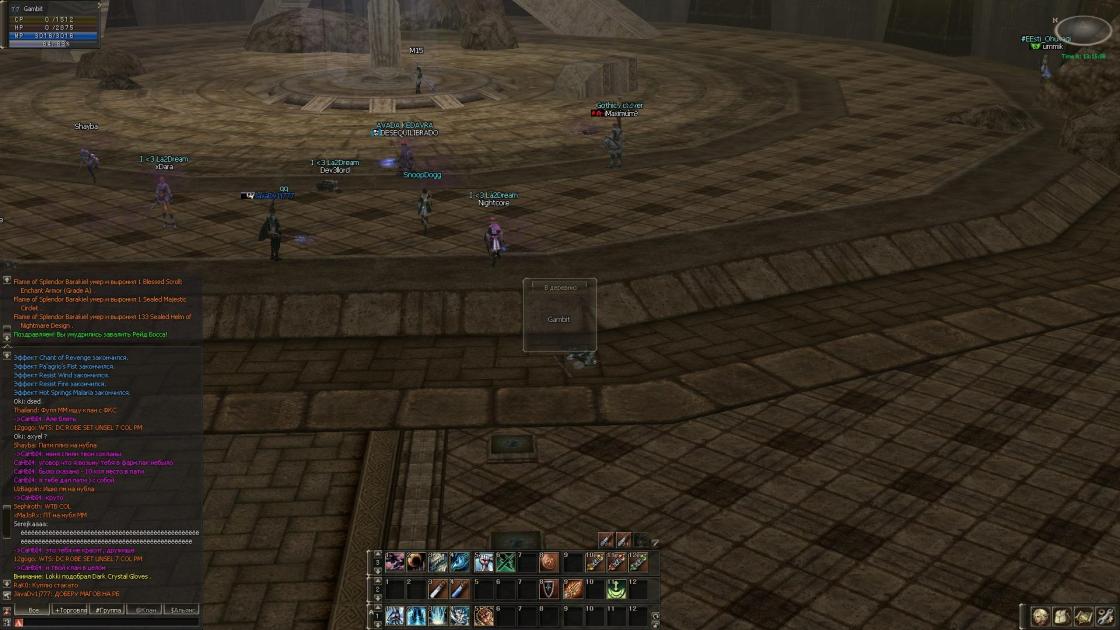Image resolution: width=1120 pixels, height=630 pixels.
Task: Open the map scroll icon
Action: pyautogui.click(x=1083, y=617)
